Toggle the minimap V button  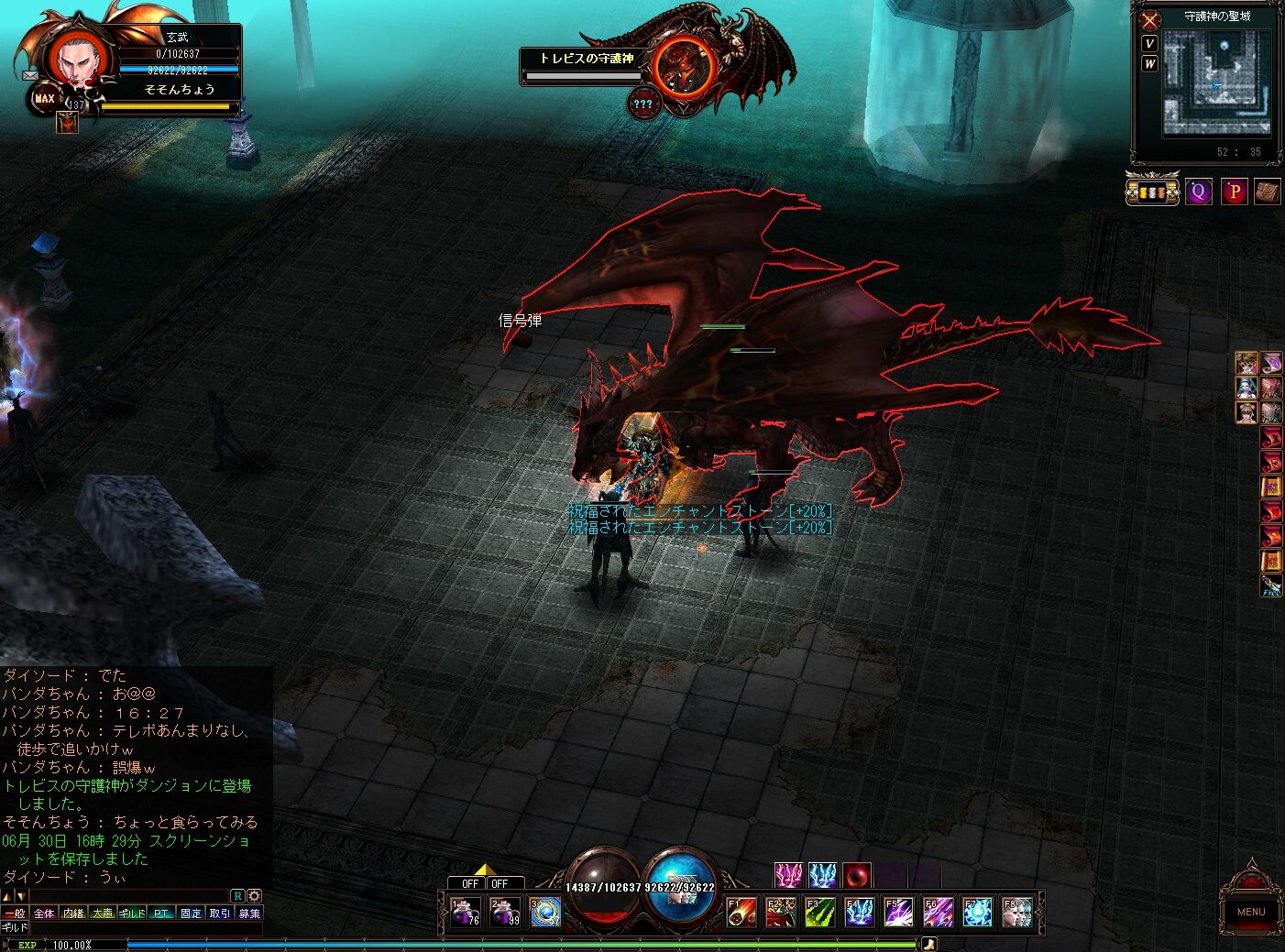click(x=1149, y=43)
